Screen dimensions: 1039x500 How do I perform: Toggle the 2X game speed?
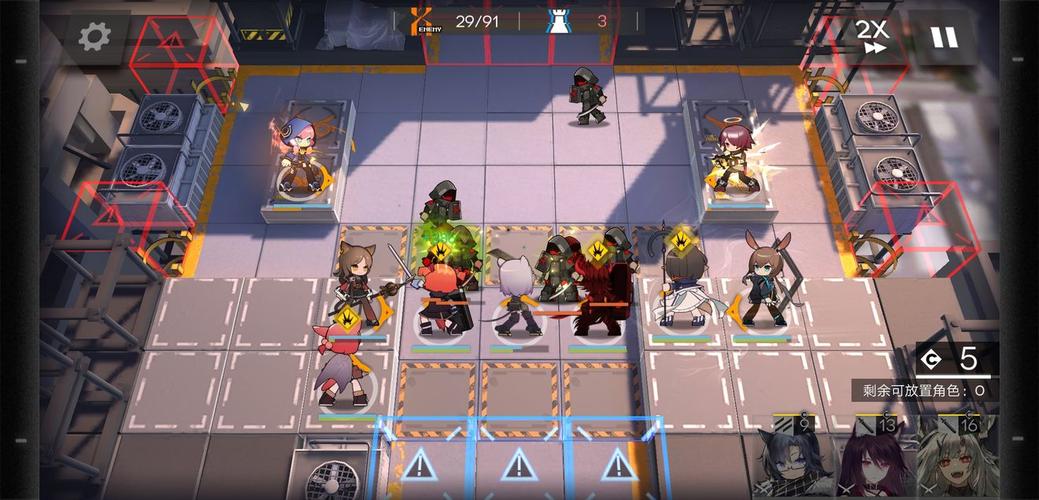pyautogui.click(x=872, y=36)
